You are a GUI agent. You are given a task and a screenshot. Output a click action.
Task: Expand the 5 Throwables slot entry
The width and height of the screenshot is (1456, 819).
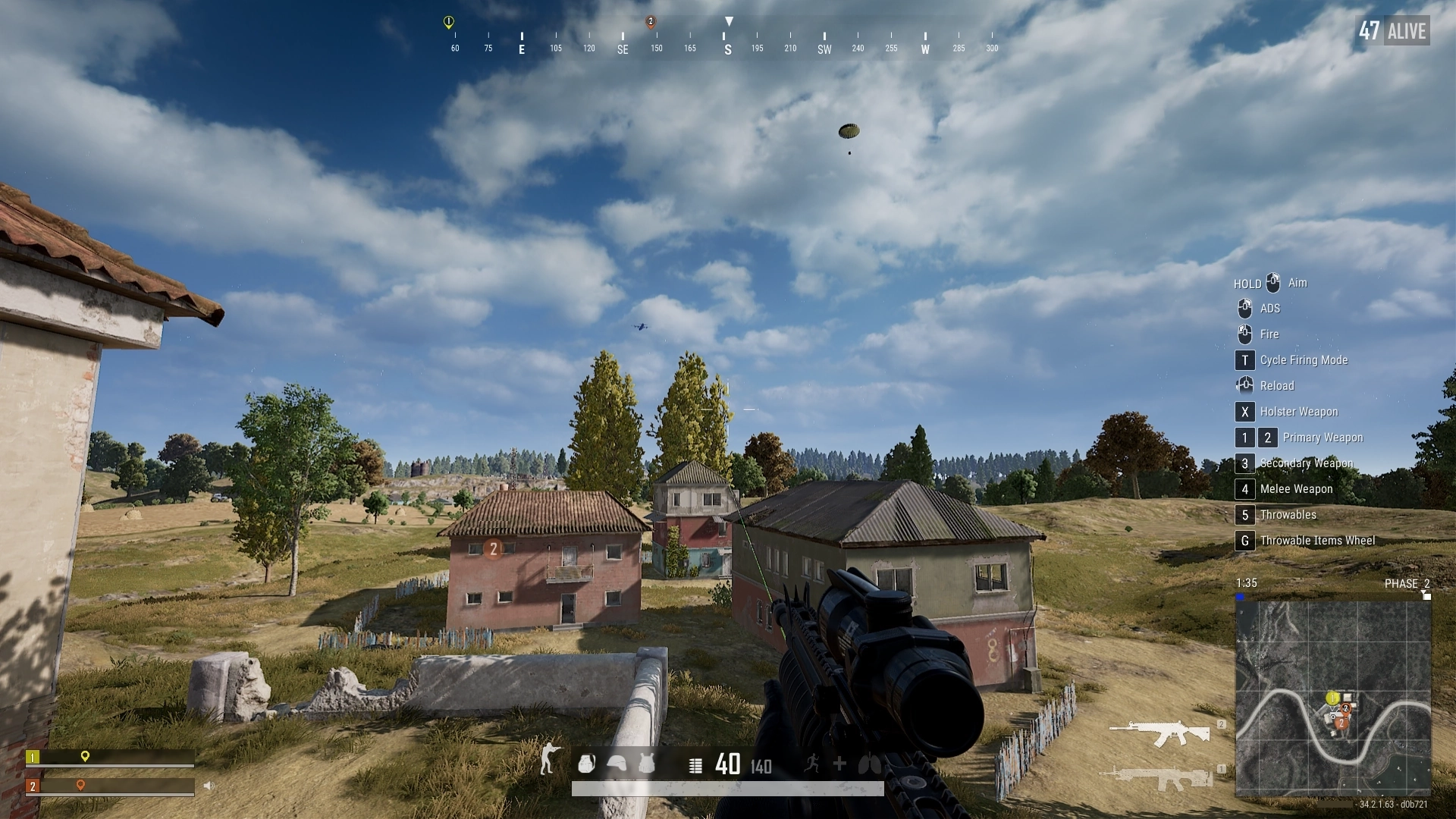point(1287,515)
